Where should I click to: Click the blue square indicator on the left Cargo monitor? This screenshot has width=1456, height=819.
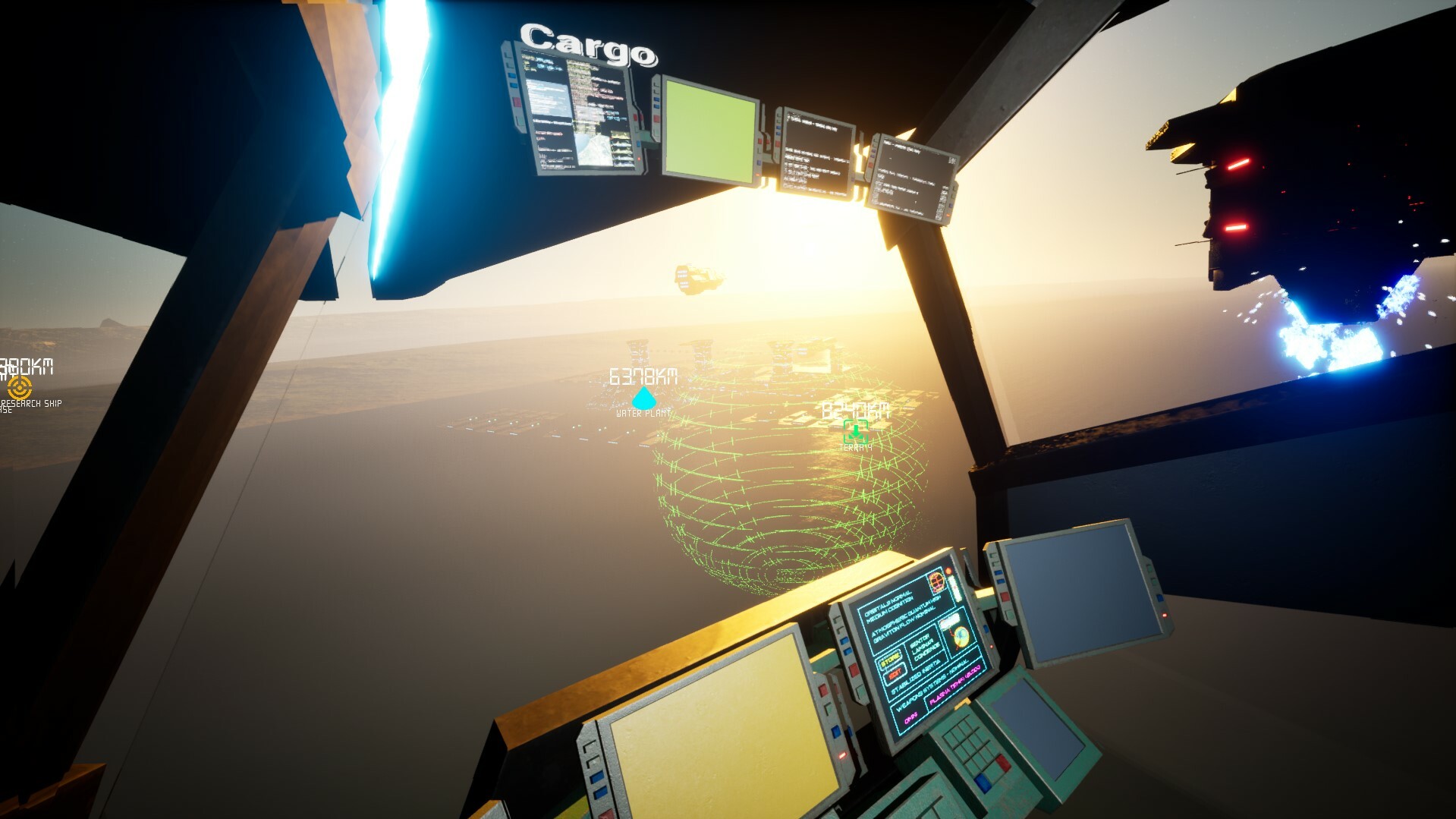coord(511,77)
